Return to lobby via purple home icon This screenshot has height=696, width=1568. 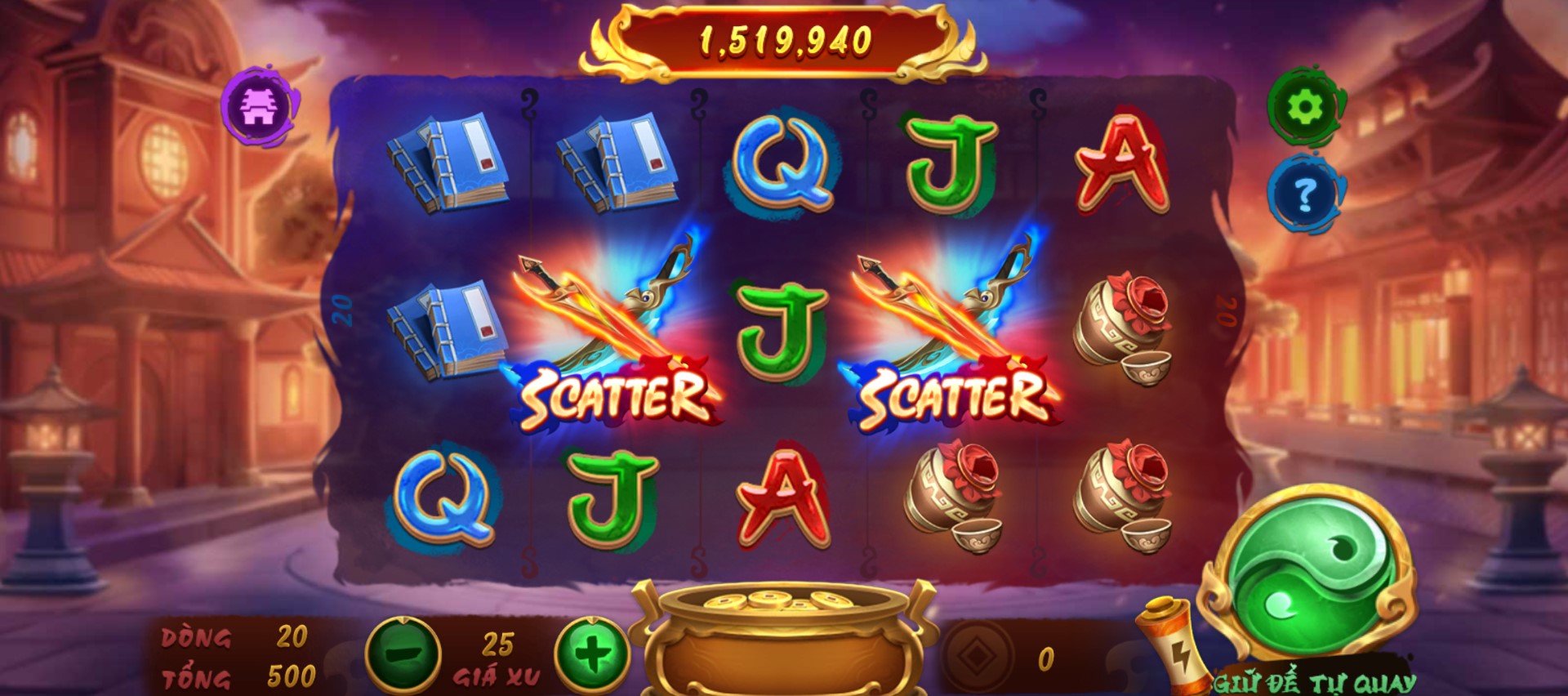click(x=260, y=107)
